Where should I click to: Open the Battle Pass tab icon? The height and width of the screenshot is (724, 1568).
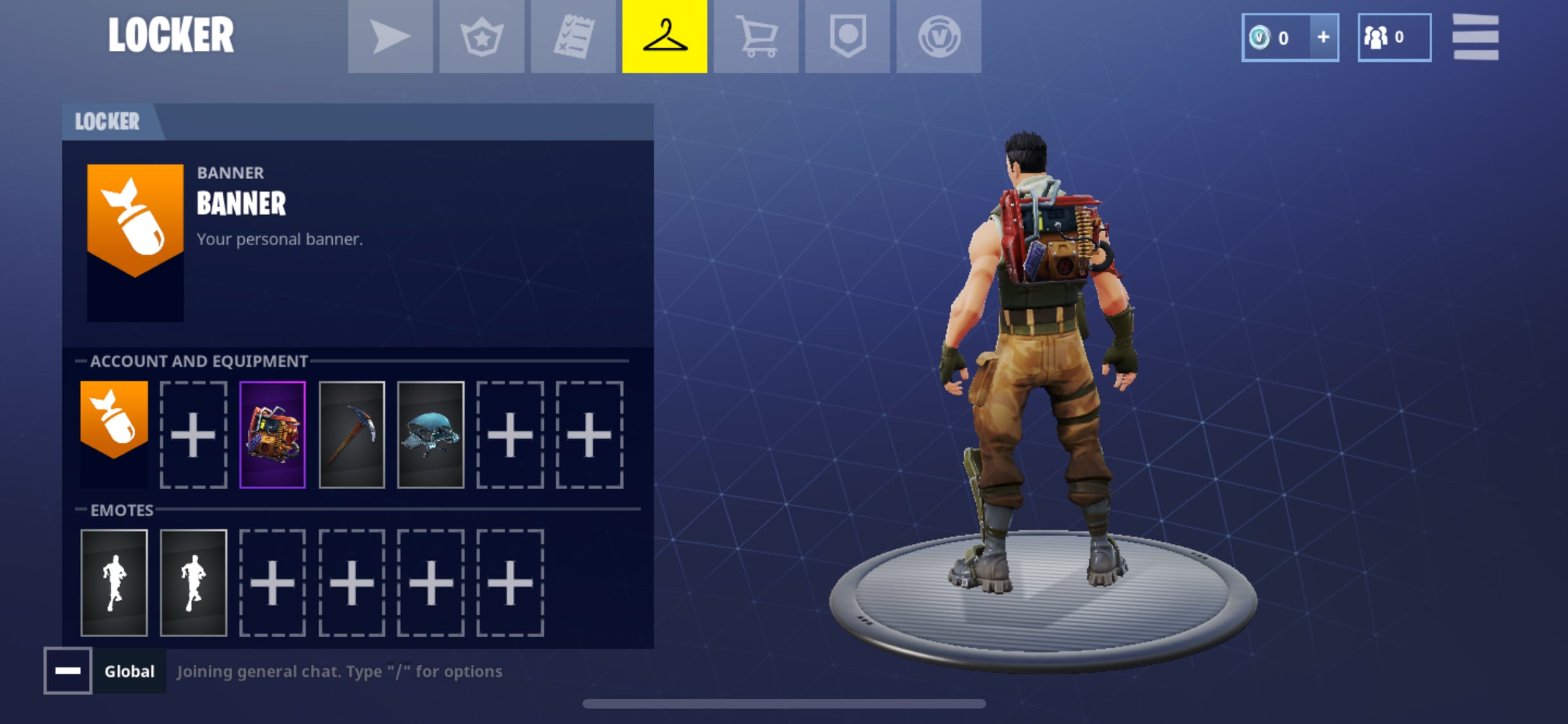point(481,37)
